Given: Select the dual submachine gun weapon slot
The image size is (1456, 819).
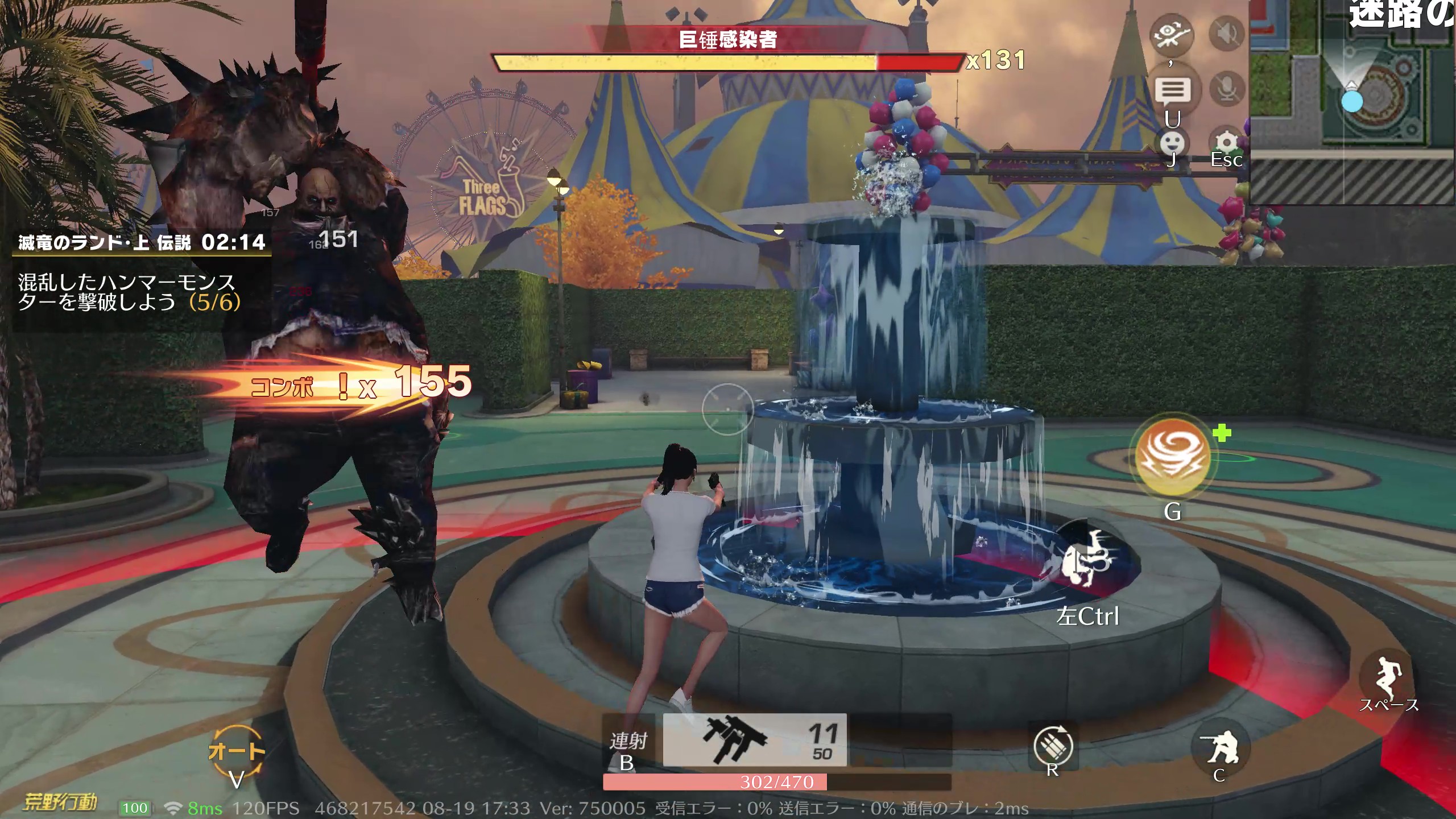Looking at the screenshot, I should pos(754,740).
